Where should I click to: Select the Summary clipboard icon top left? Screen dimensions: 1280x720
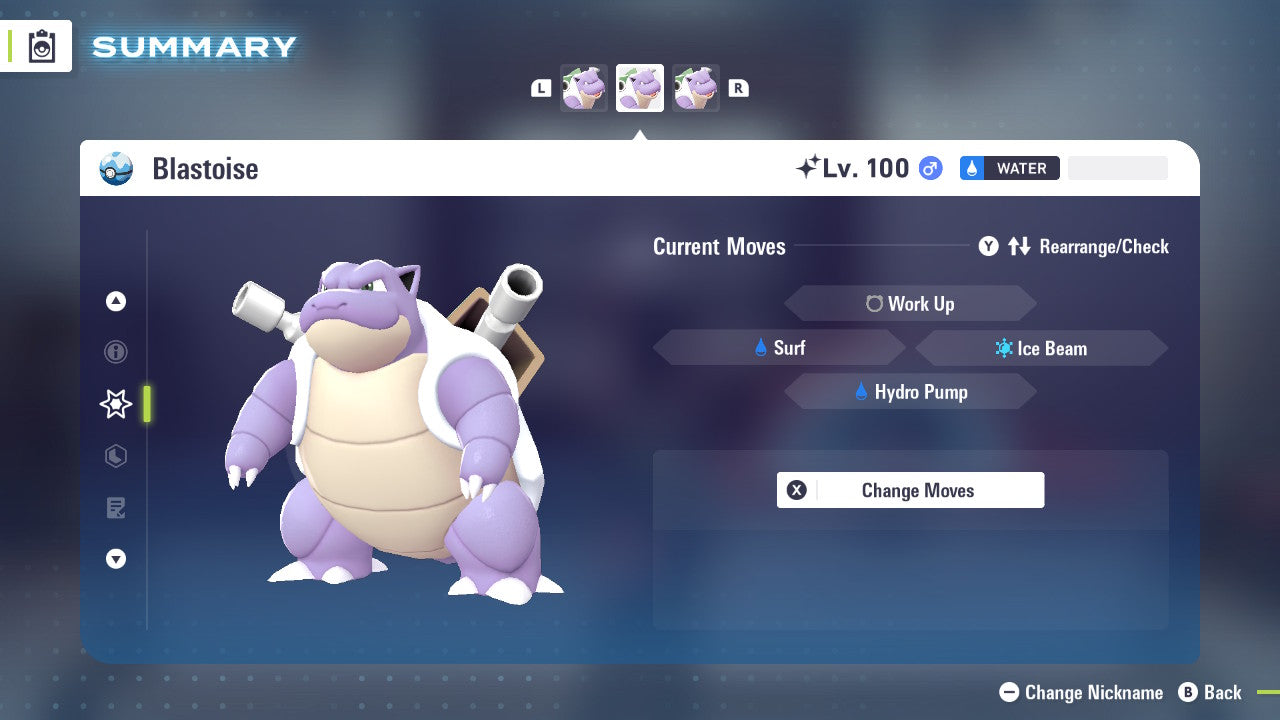(x=40, y=46)
